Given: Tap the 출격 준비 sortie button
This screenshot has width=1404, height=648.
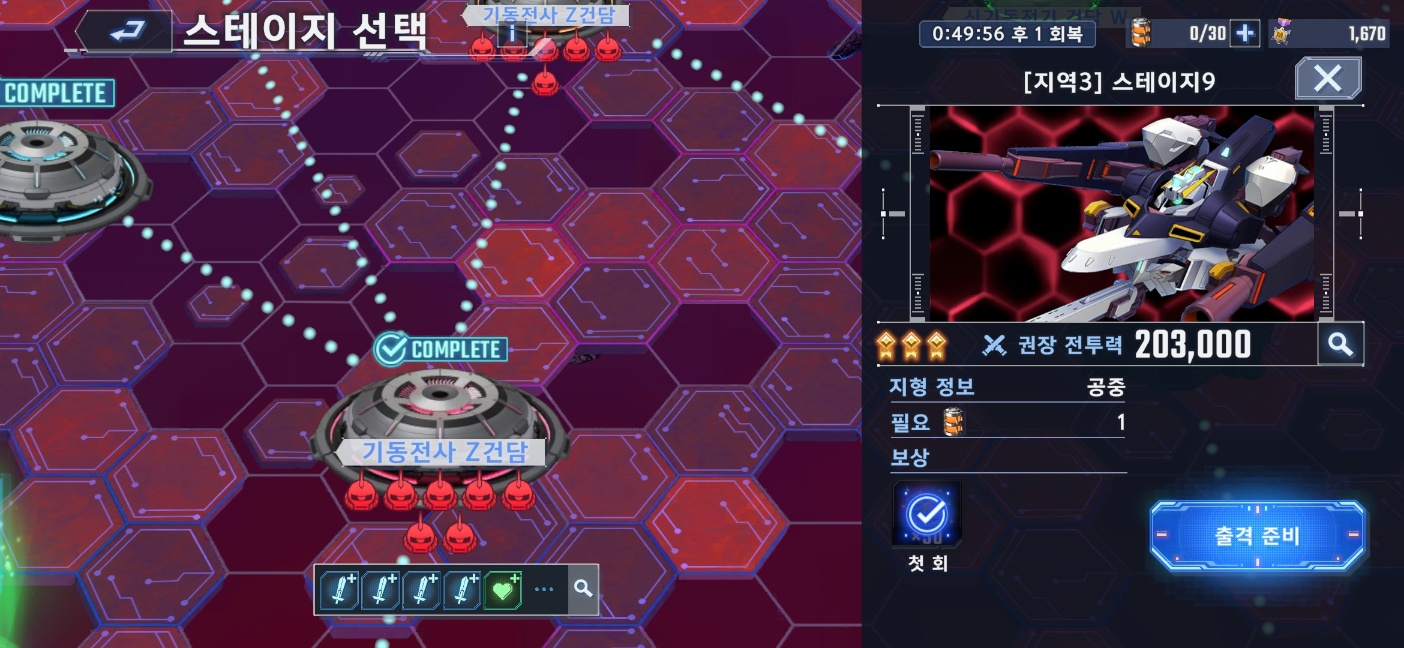Looking at the screenshot, I should [x=1257, y=536].
